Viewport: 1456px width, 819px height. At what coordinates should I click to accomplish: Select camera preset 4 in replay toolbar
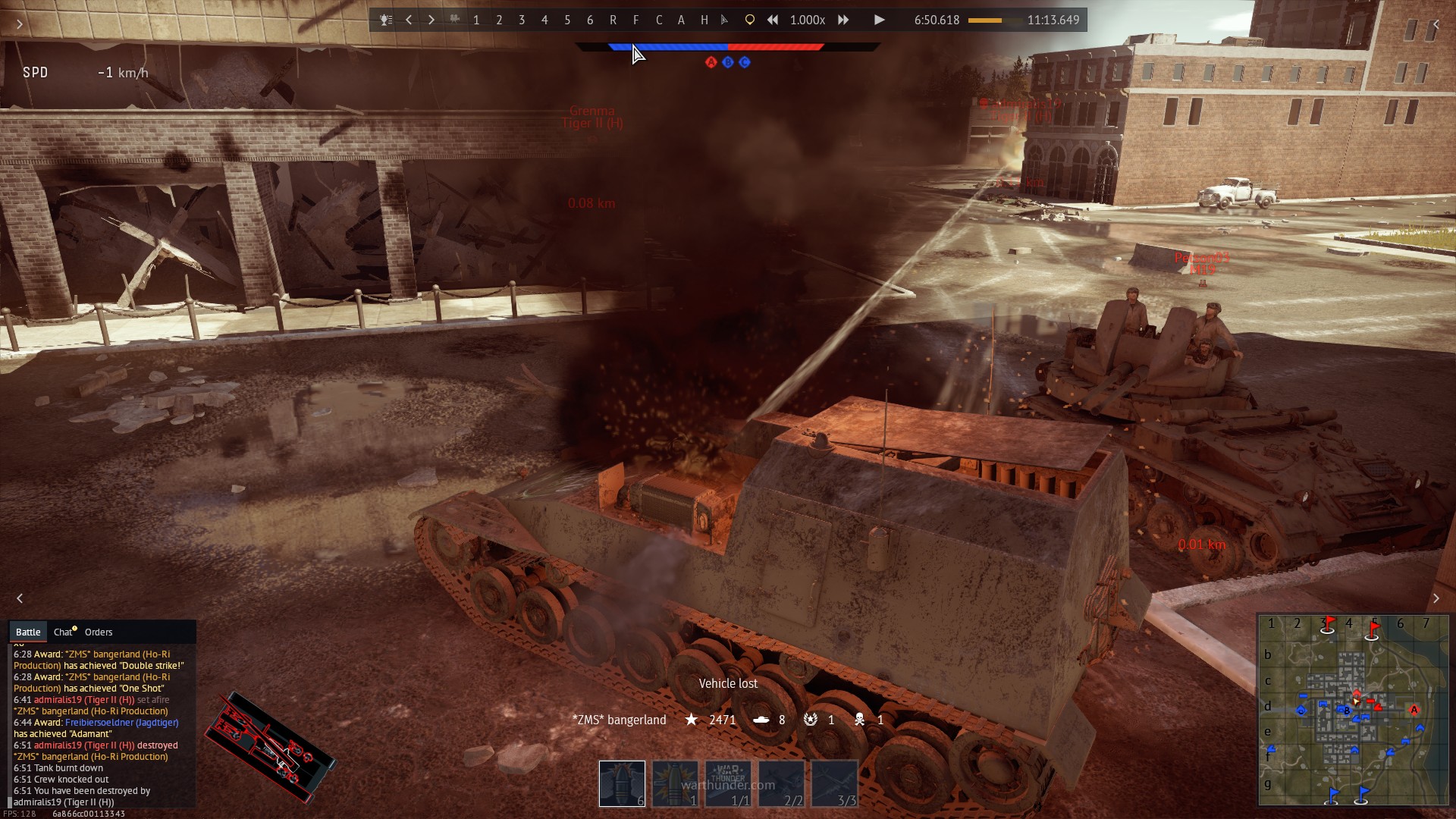click(x=544, y=20)
